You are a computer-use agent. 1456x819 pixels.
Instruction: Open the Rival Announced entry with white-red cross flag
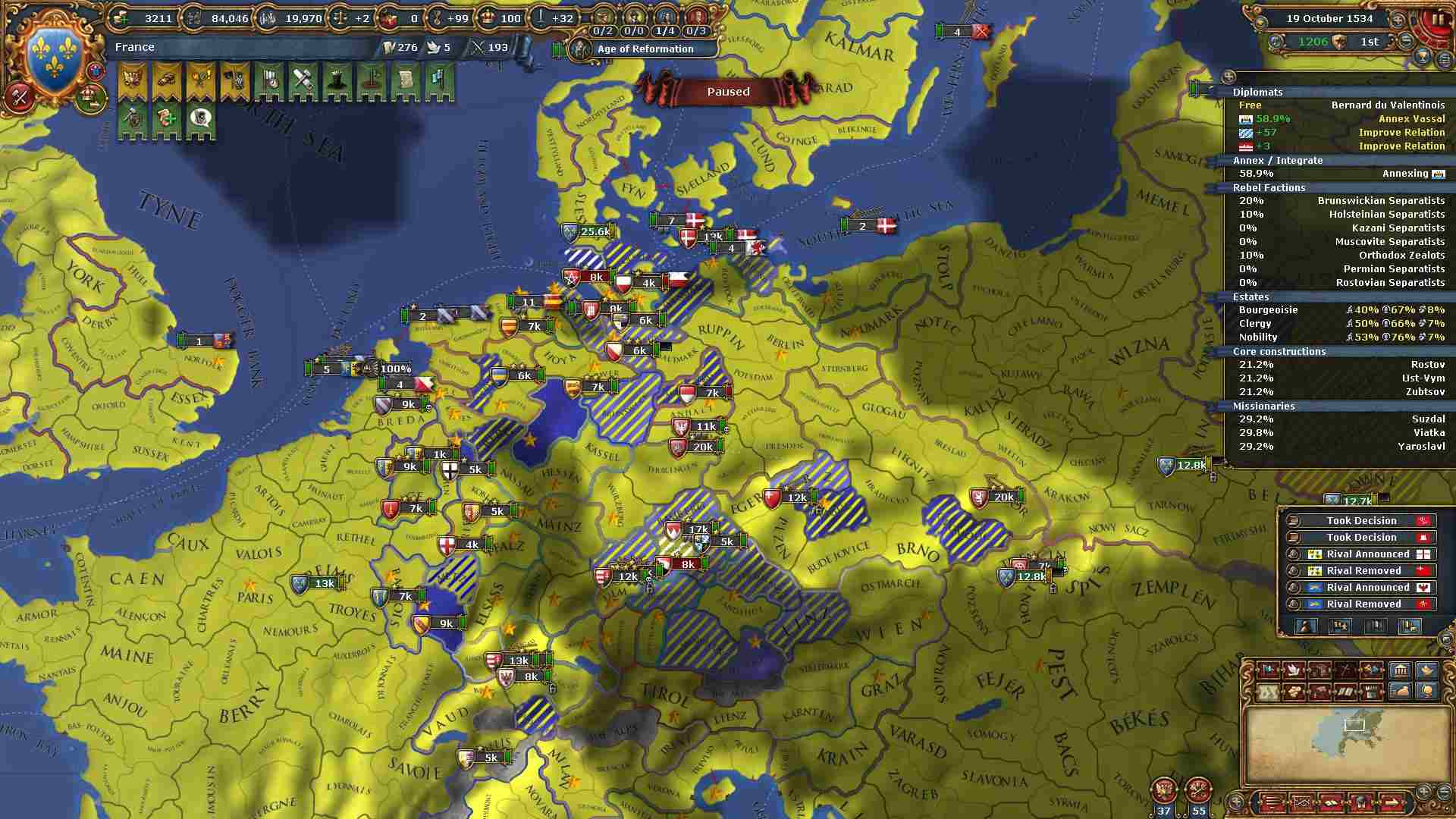(x=1367, y=554)
